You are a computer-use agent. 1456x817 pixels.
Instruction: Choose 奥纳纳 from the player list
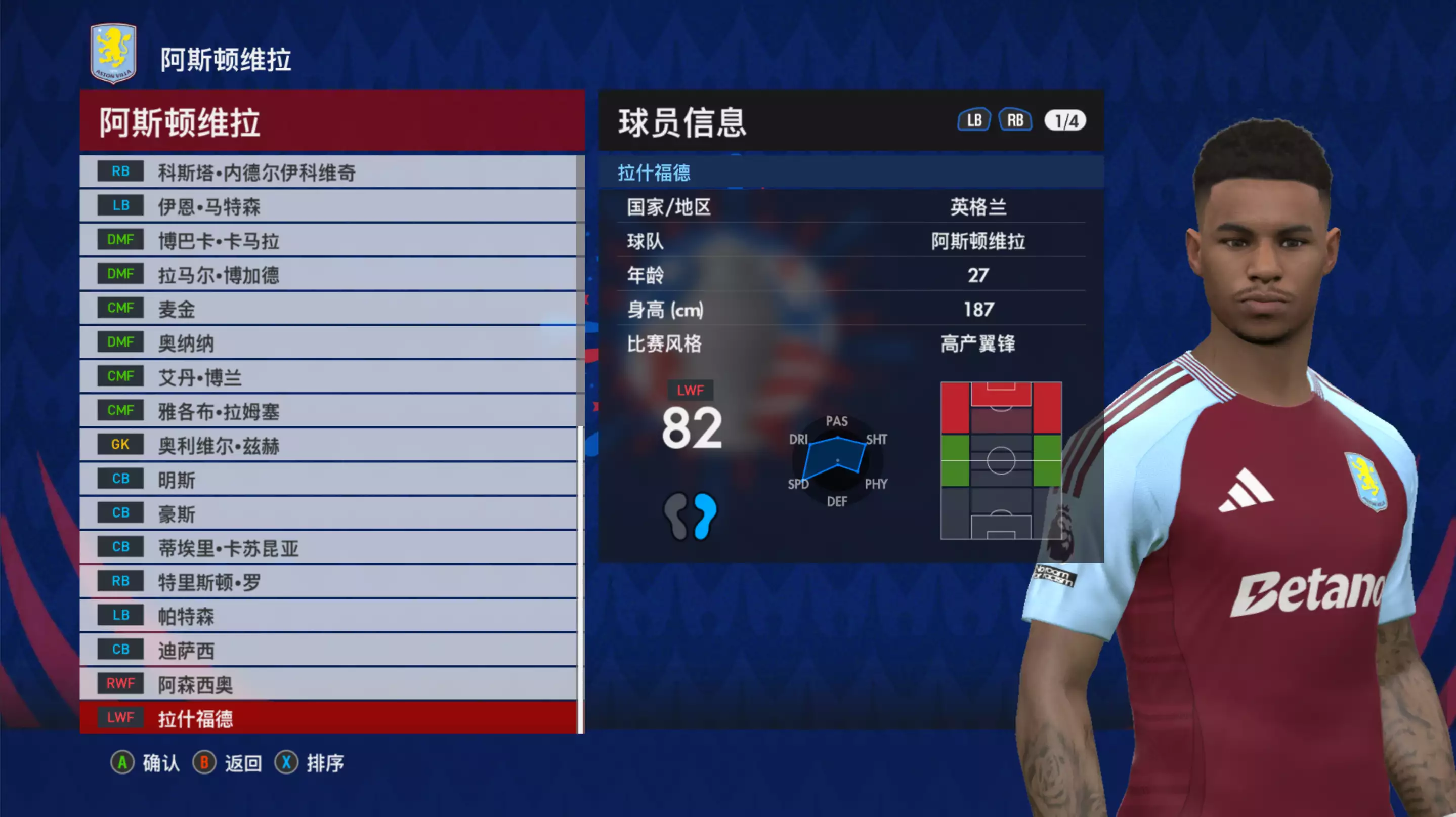pyautogui.click(x=328, y=343)
